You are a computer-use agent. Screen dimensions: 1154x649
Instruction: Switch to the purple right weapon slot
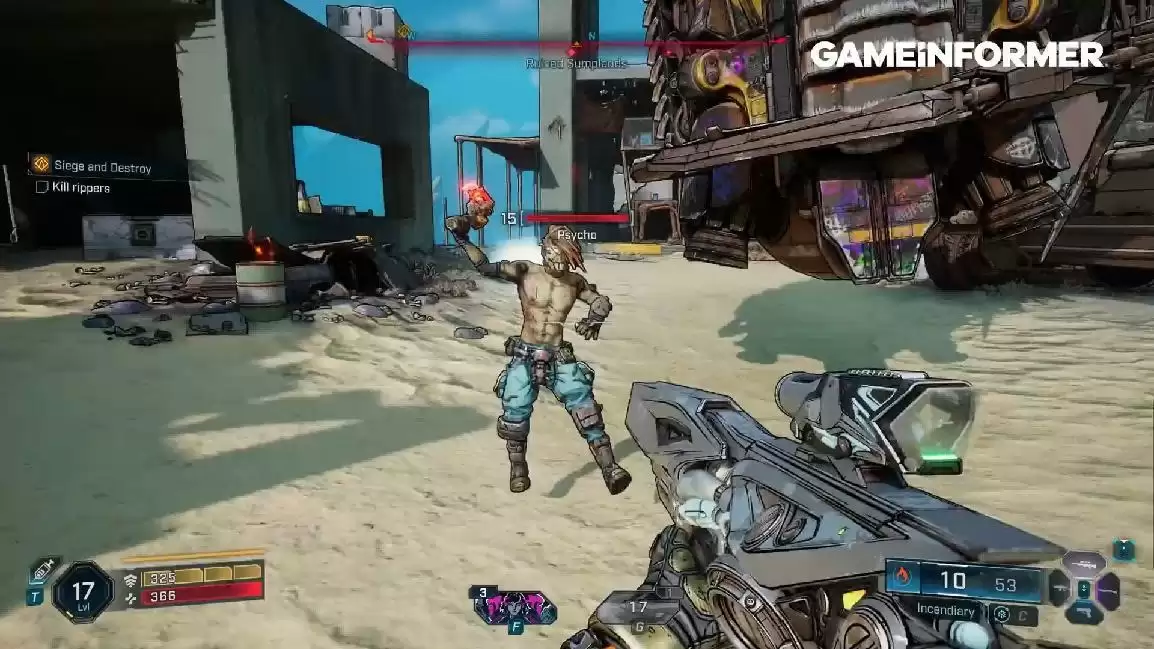[1107, 589]
